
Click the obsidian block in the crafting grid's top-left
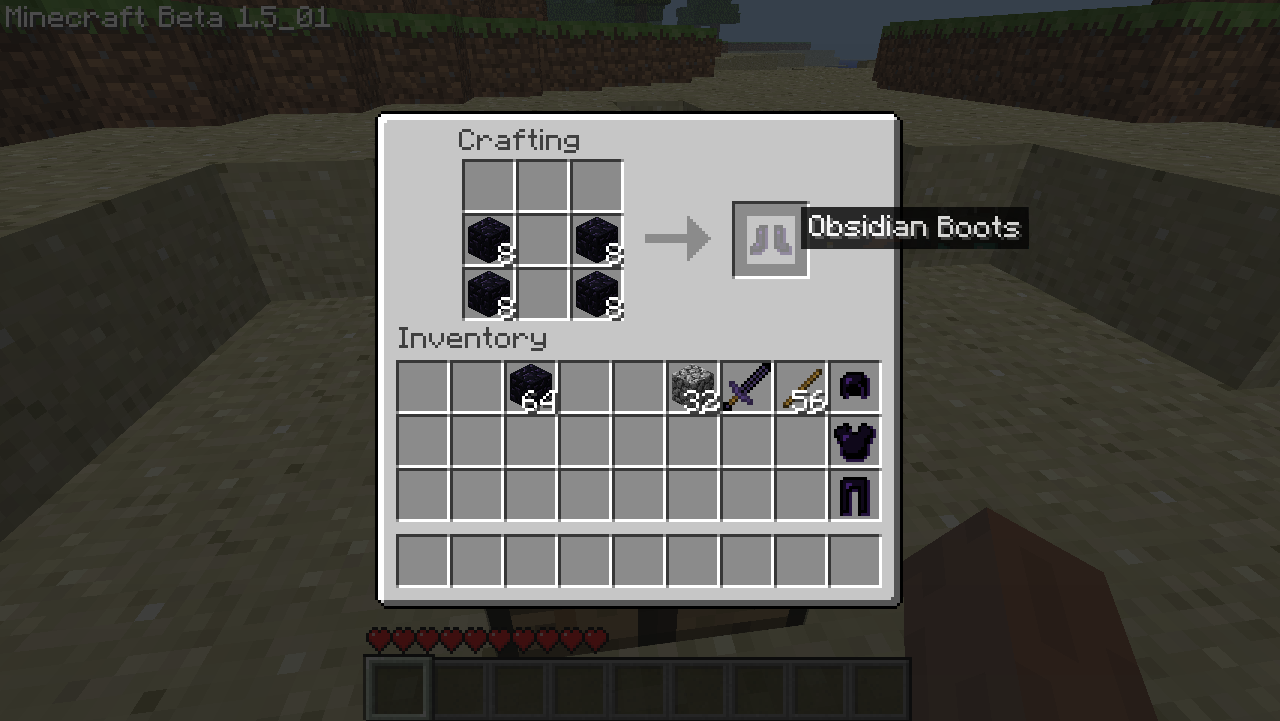[488, 239]
